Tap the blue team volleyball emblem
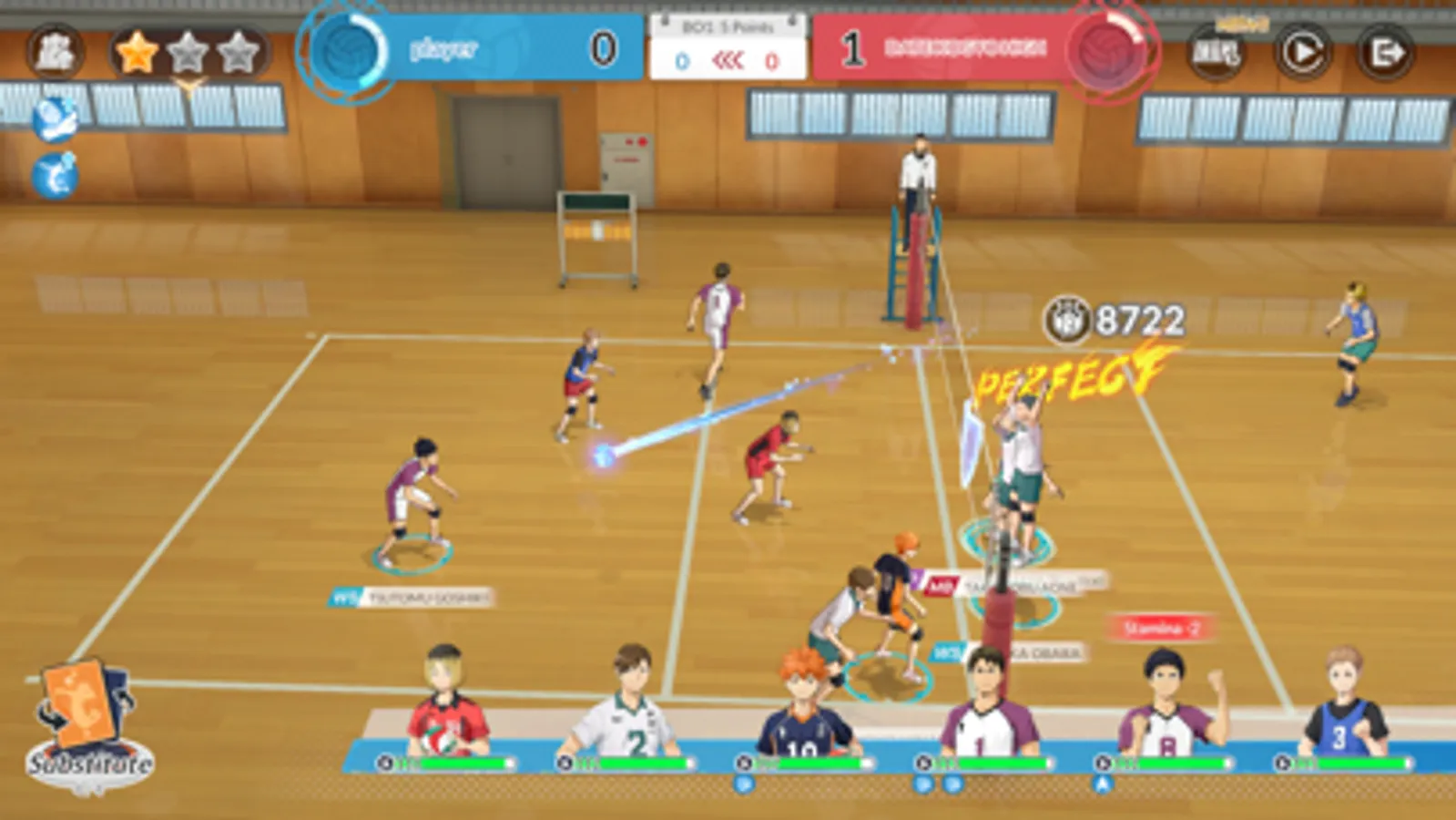This screenshot has height=820, width=1456. pyautogui.click(x=344, y=49)
